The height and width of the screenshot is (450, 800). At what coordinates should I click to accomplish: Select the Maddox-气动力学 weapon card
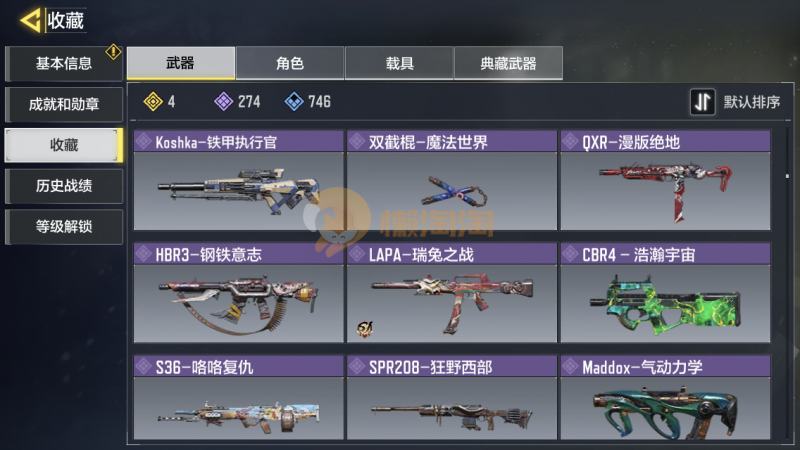(664, 400)
